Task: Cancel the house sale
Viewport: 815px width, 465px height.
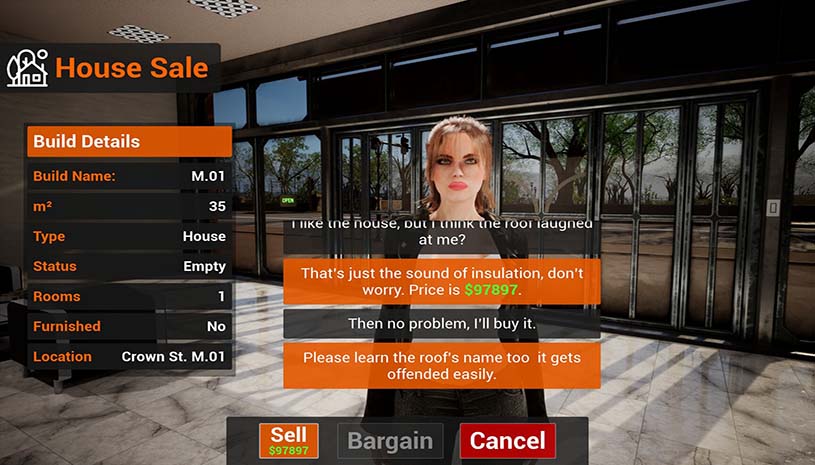Action: point(507,441)
